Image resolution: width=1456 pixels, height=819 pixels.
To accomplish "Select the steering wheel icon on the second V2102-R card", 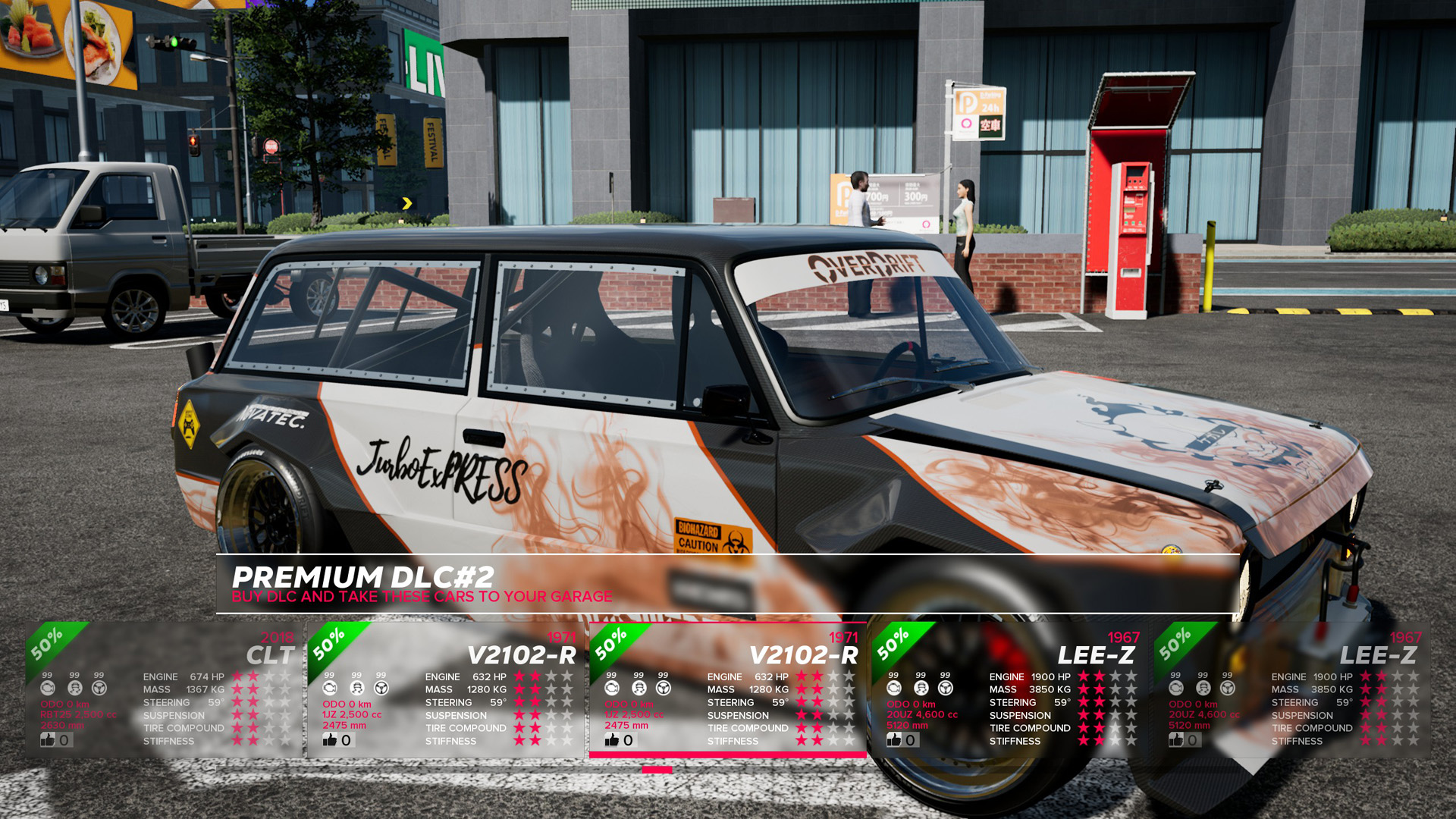I will pos(662,689).
